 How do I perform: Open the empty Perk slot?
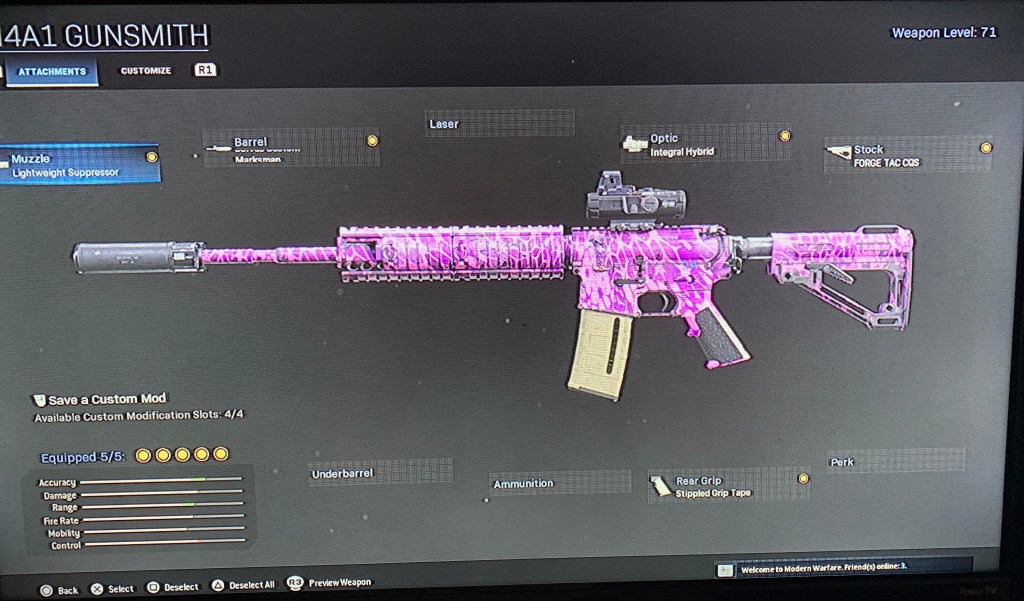[x=895, y=462]
